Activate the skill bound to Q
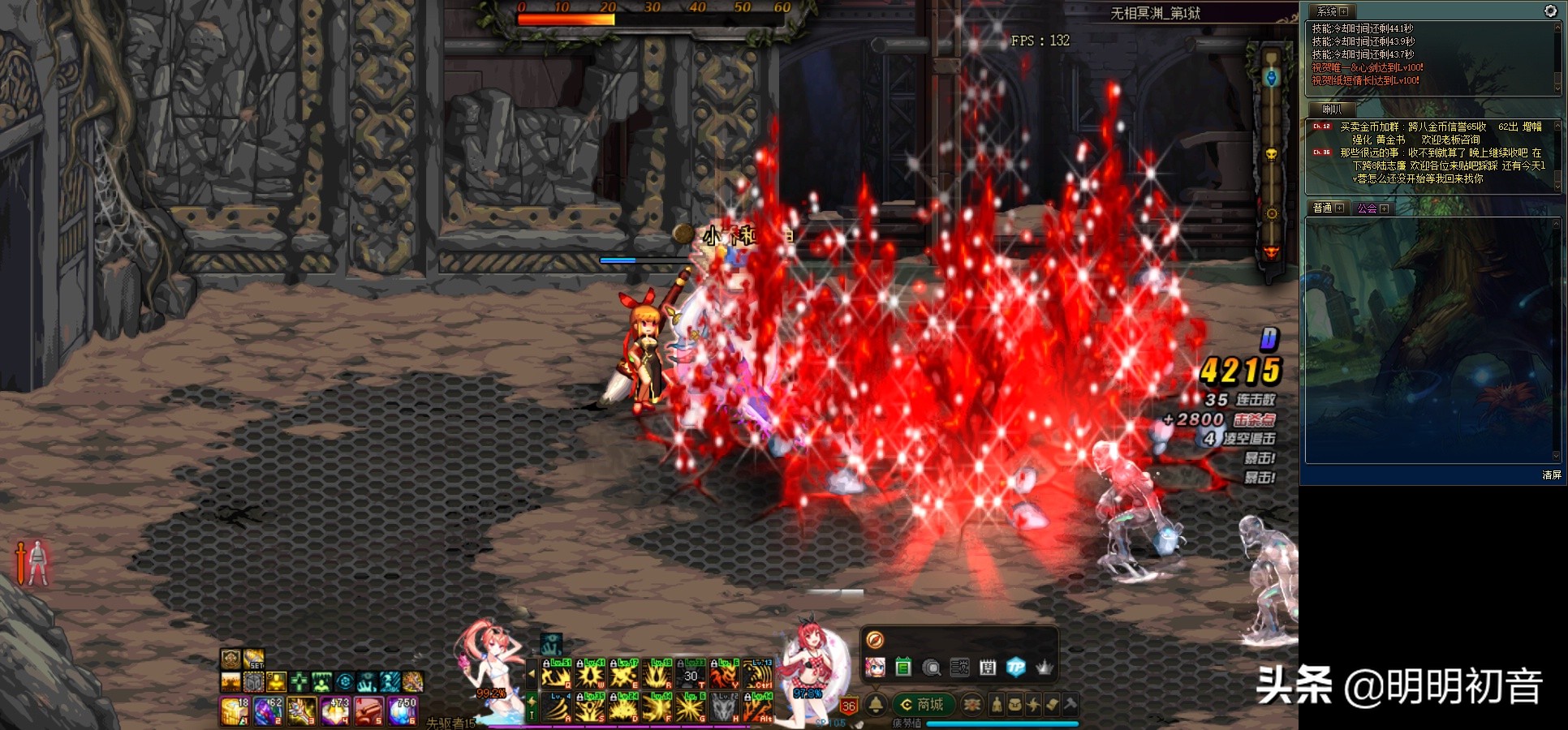1568x730 pixels. (558, 675)
